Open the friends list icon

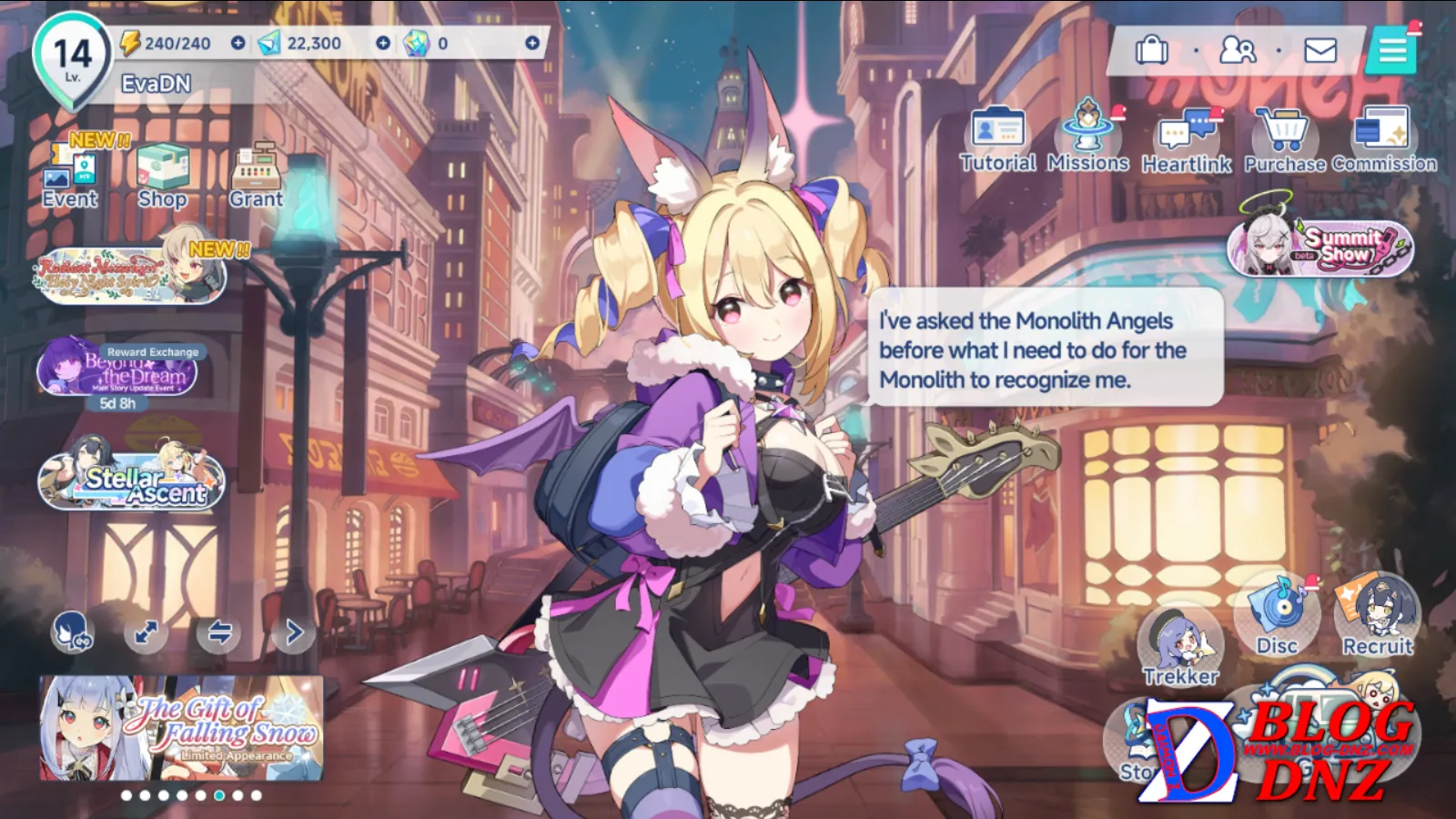(x=1237, y=50)
